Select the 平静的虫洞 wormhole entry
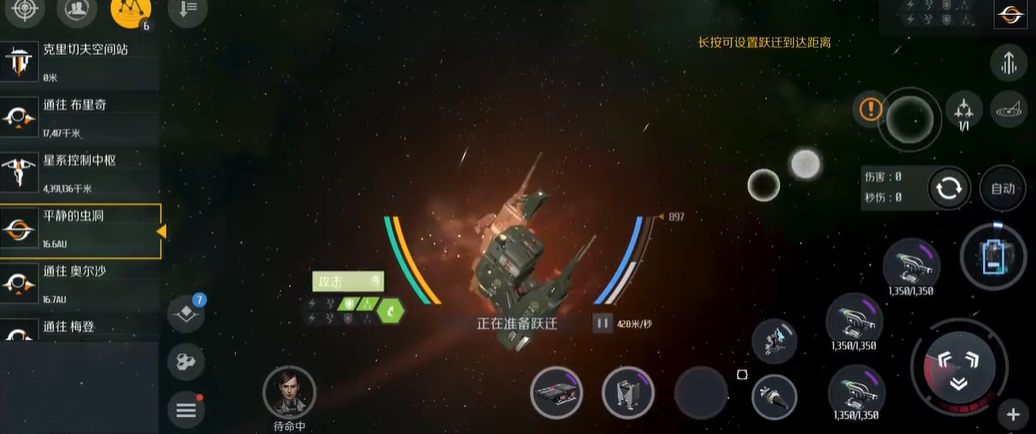Image resolution: width=1036 pixels, height=434 pixels. pos(80,230)
